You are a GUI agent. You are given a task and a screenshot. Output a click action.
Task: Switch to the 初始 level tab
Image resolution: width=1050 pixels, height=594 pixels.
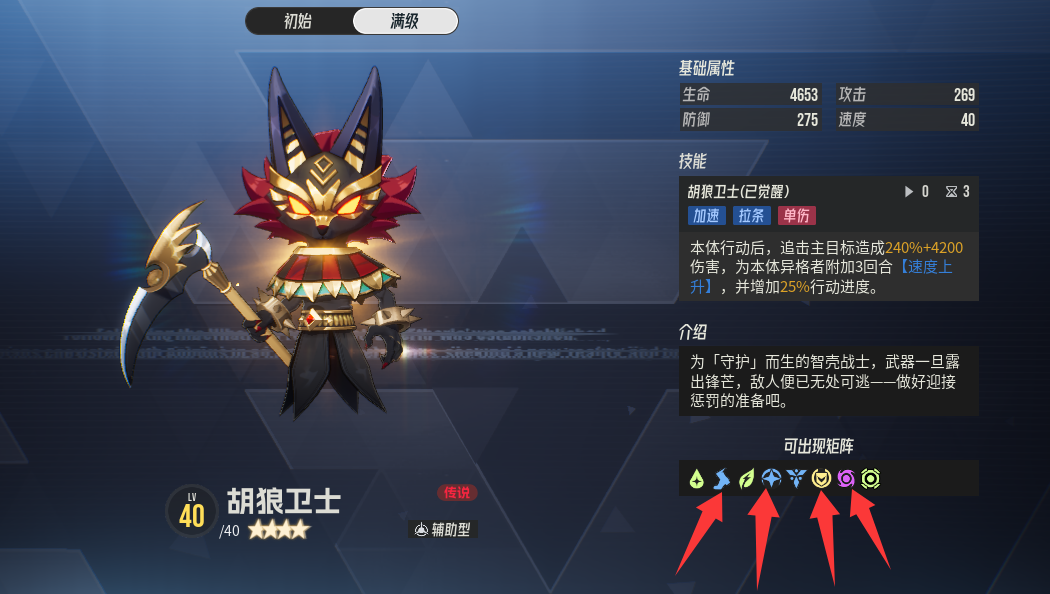[299, 21]
